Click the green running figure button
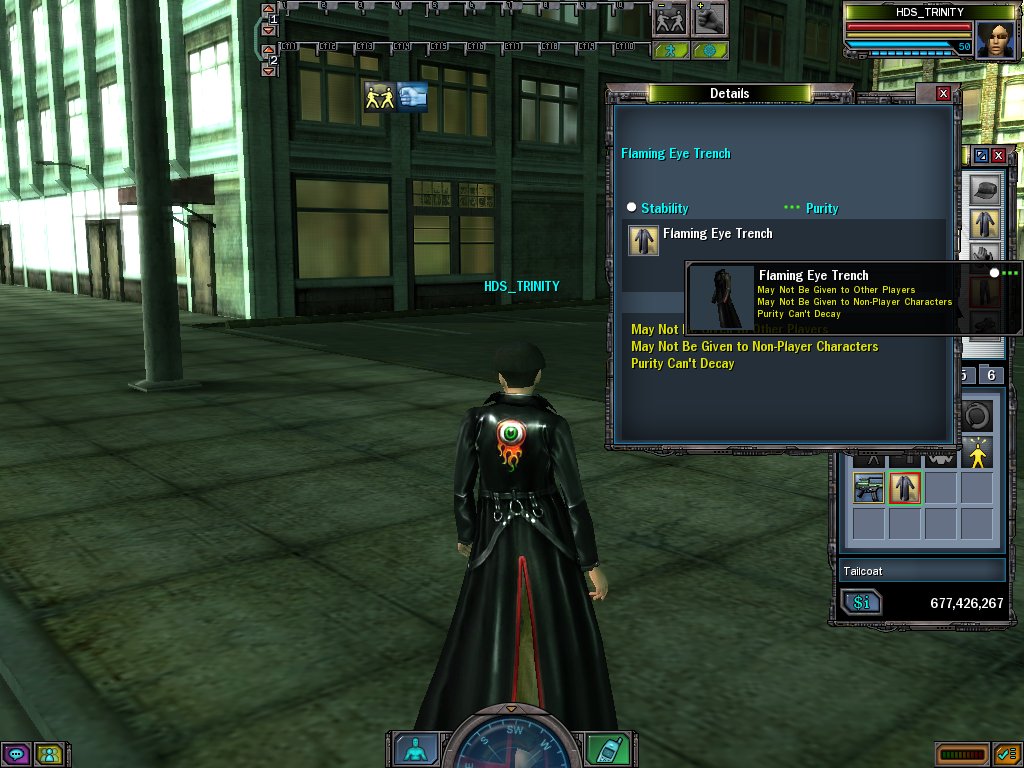 tap(671, 50)
